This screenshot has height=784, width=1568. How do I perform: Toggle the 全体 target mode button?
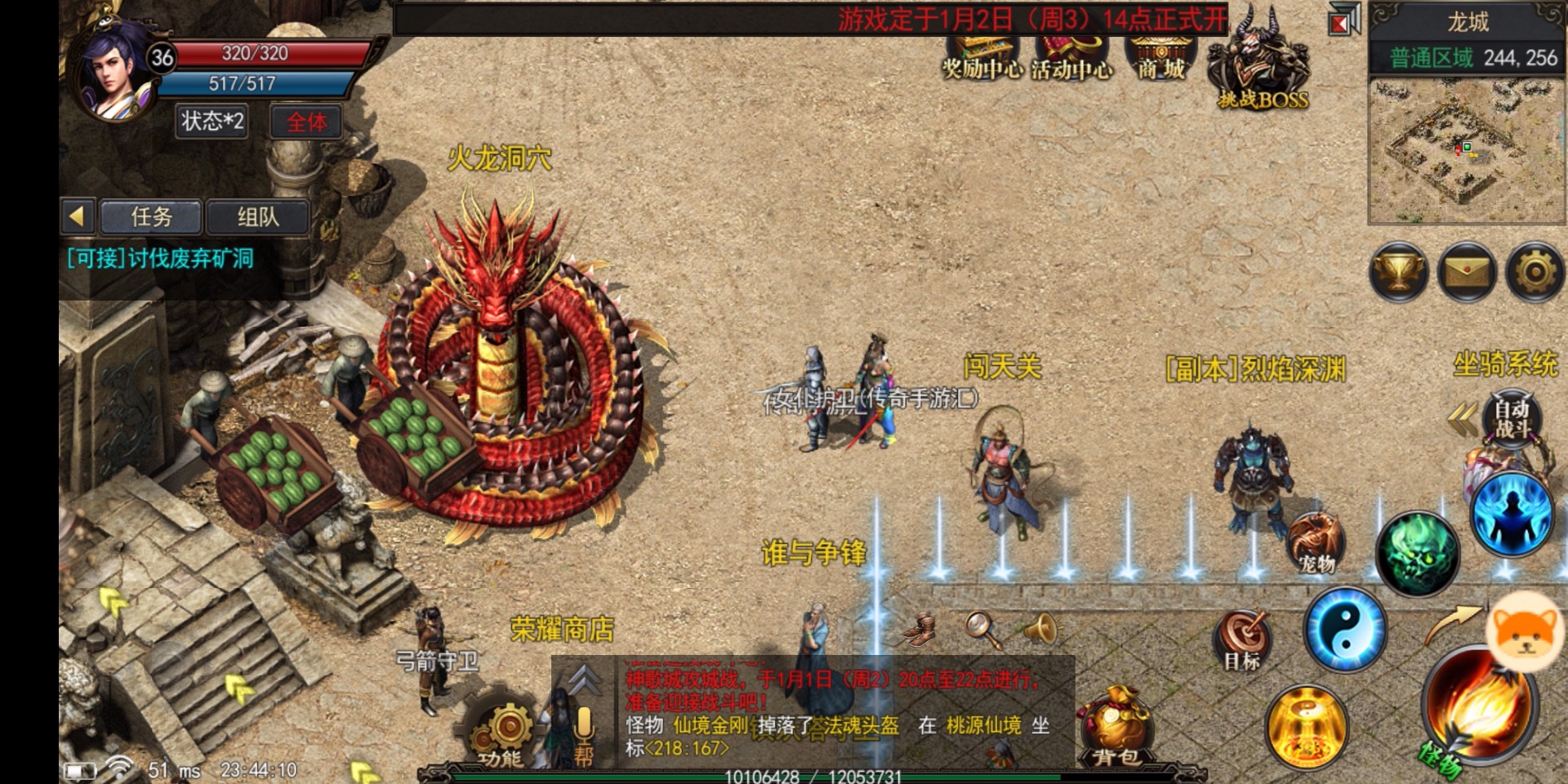pos(306,122)
